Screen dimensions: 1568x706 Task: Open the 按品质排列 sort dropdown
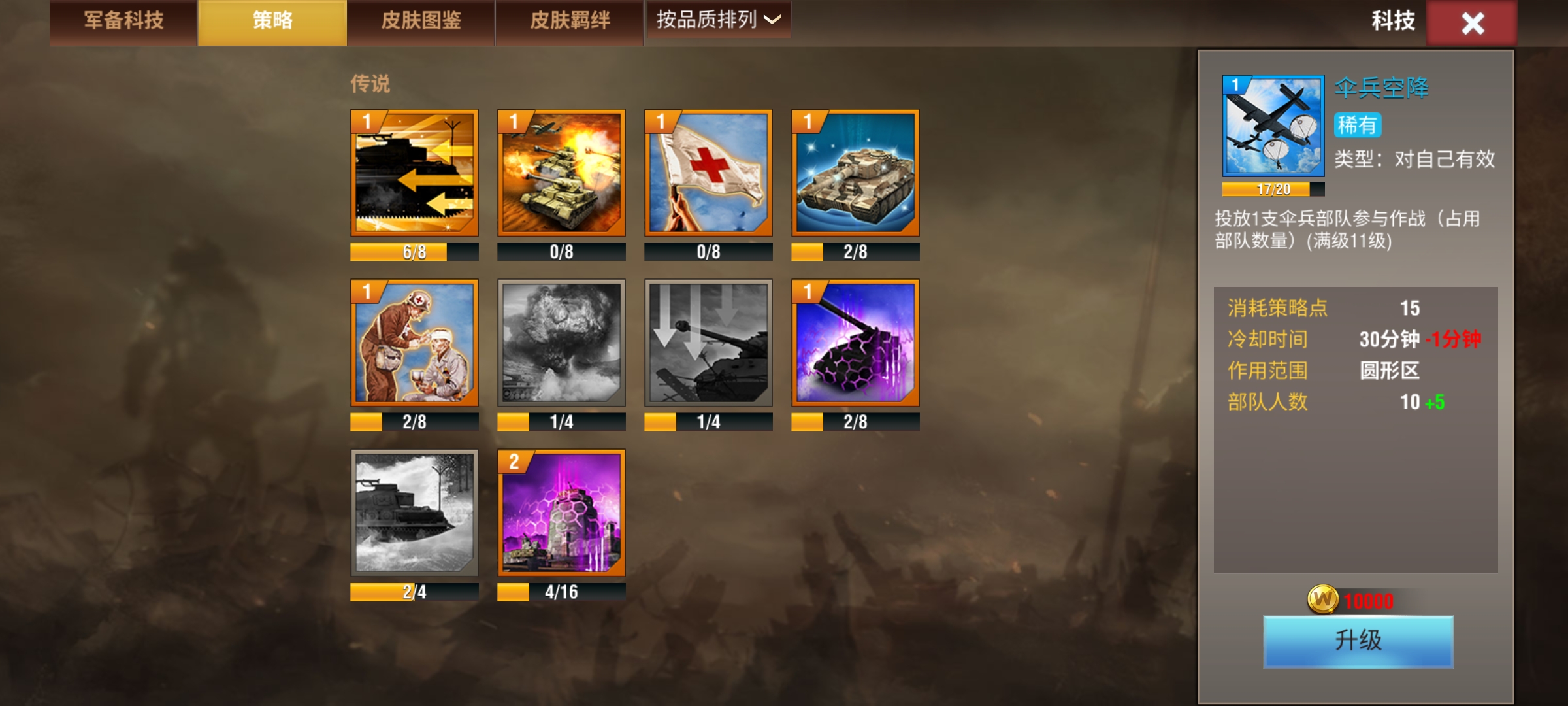pos(718,20)
